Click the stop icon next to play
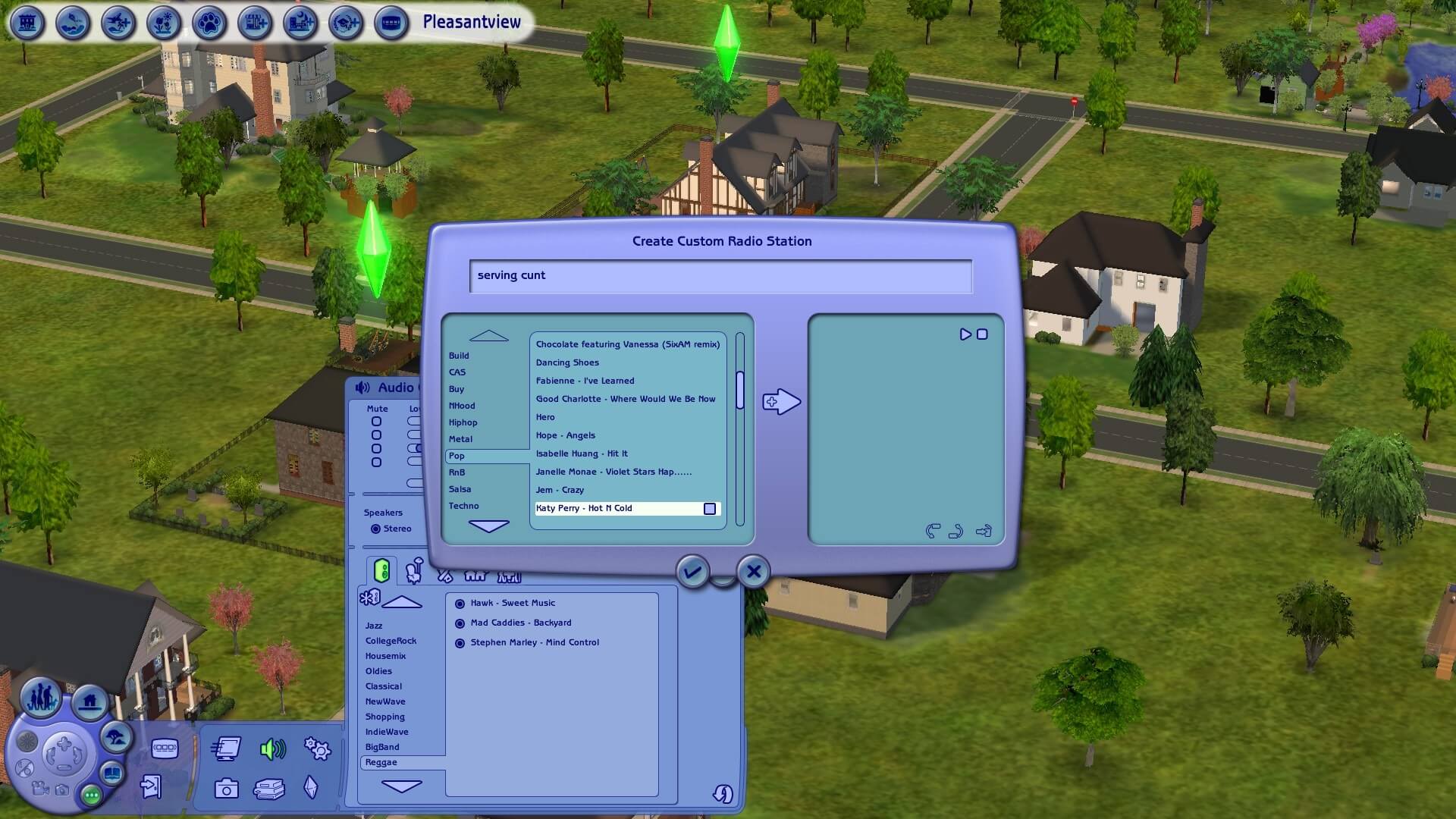Screen dimensions: 1456x819 pyautogui.click(x=983, y=334)
